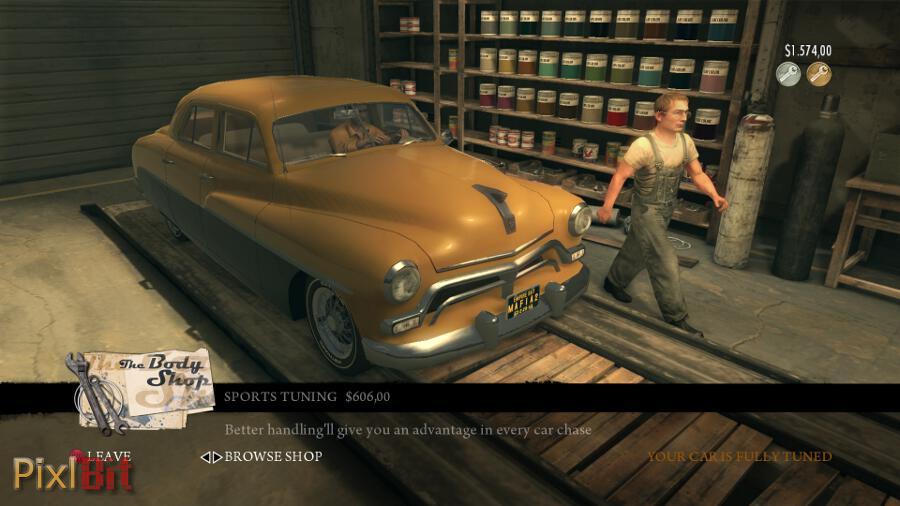Select the silver wrench tuning icon
The width and height of the screenshot is (900, 506).
(789, 74)
